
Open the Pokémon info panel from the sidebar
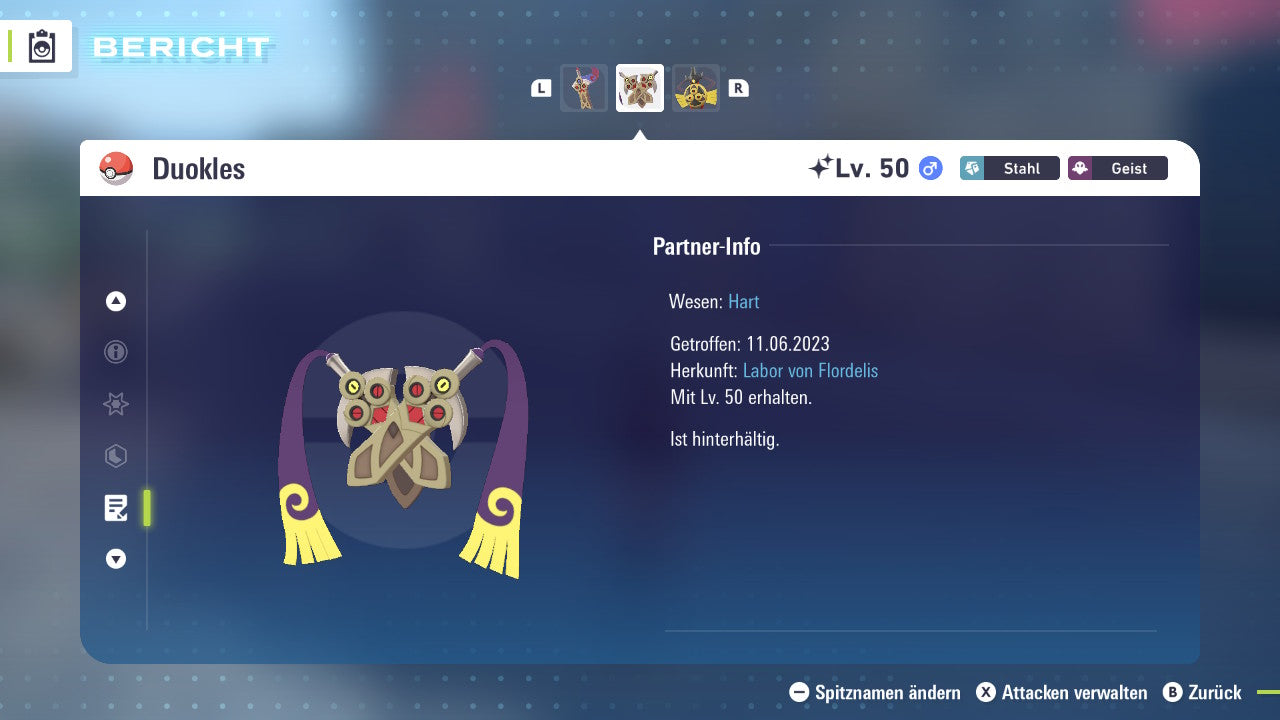[115, 352]
